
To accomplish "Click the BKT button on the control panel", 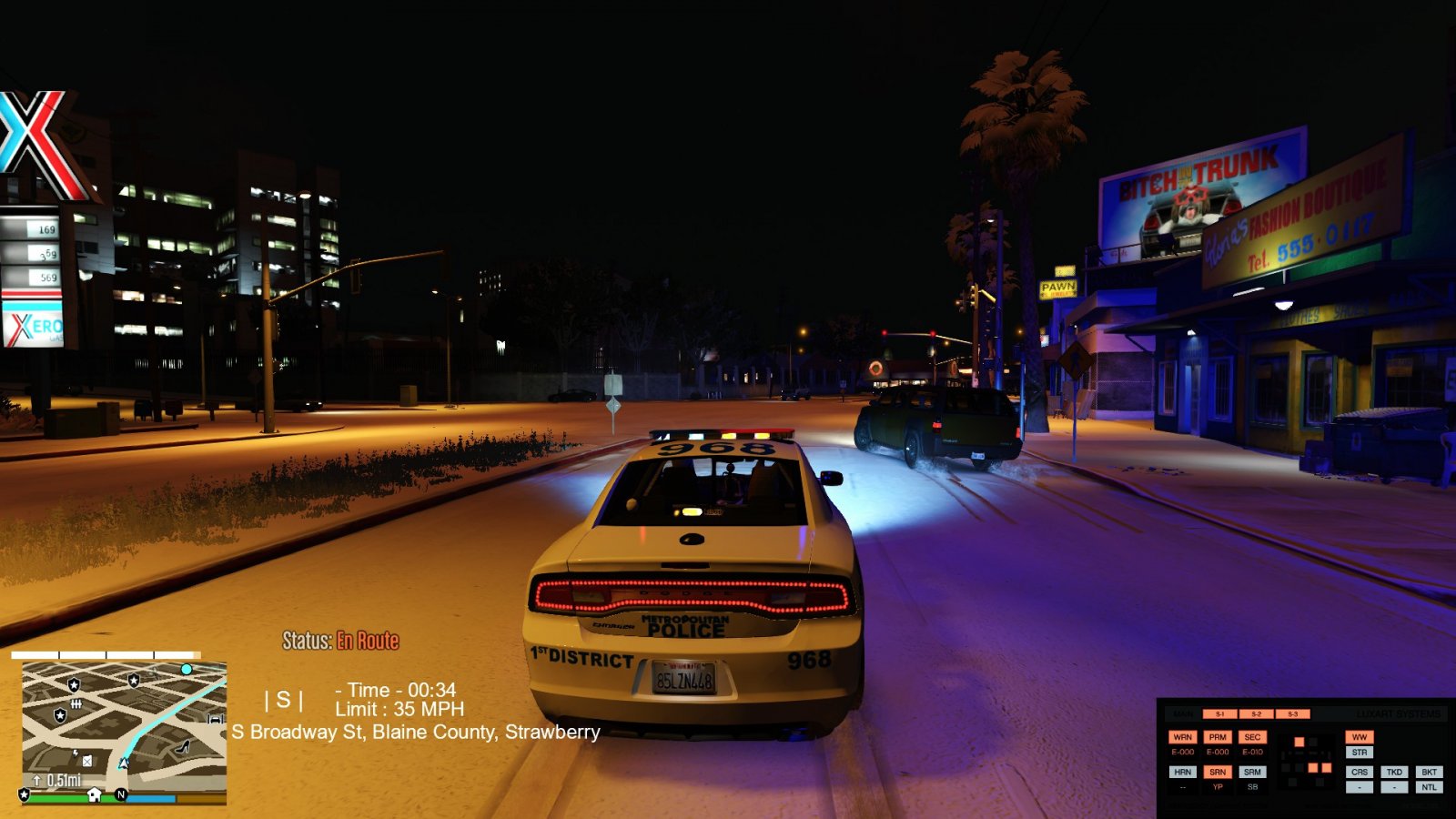I will point(1429,772).
